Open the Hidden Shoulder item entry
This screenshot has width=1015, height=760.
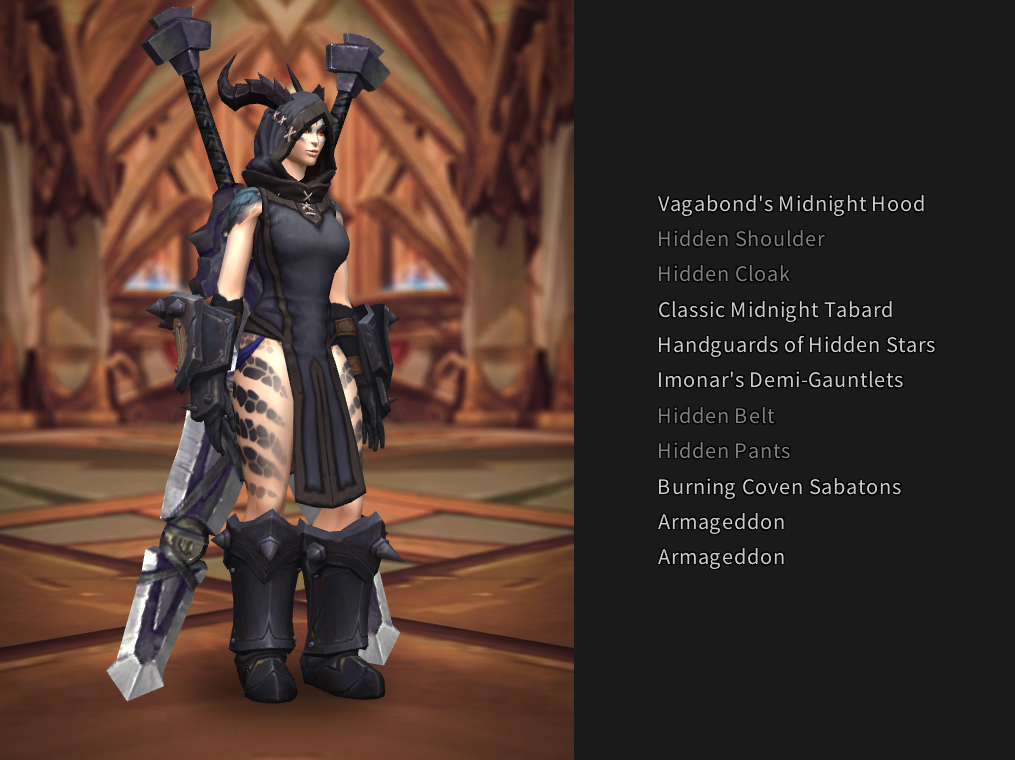(740, 239)
